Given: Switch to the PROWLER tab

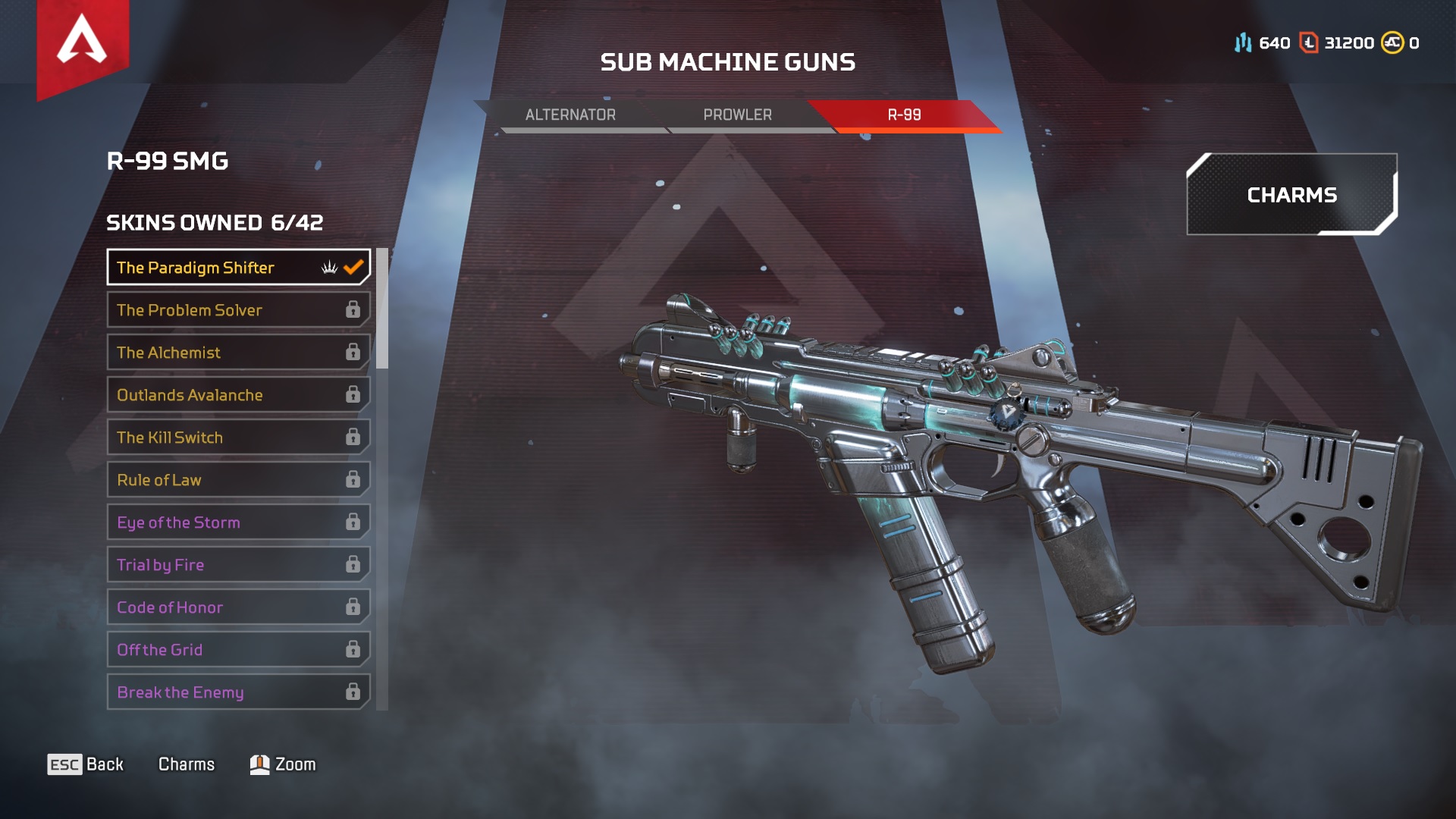Looking at the screenshot, I should pyautogui.click(x=737, y=115).
